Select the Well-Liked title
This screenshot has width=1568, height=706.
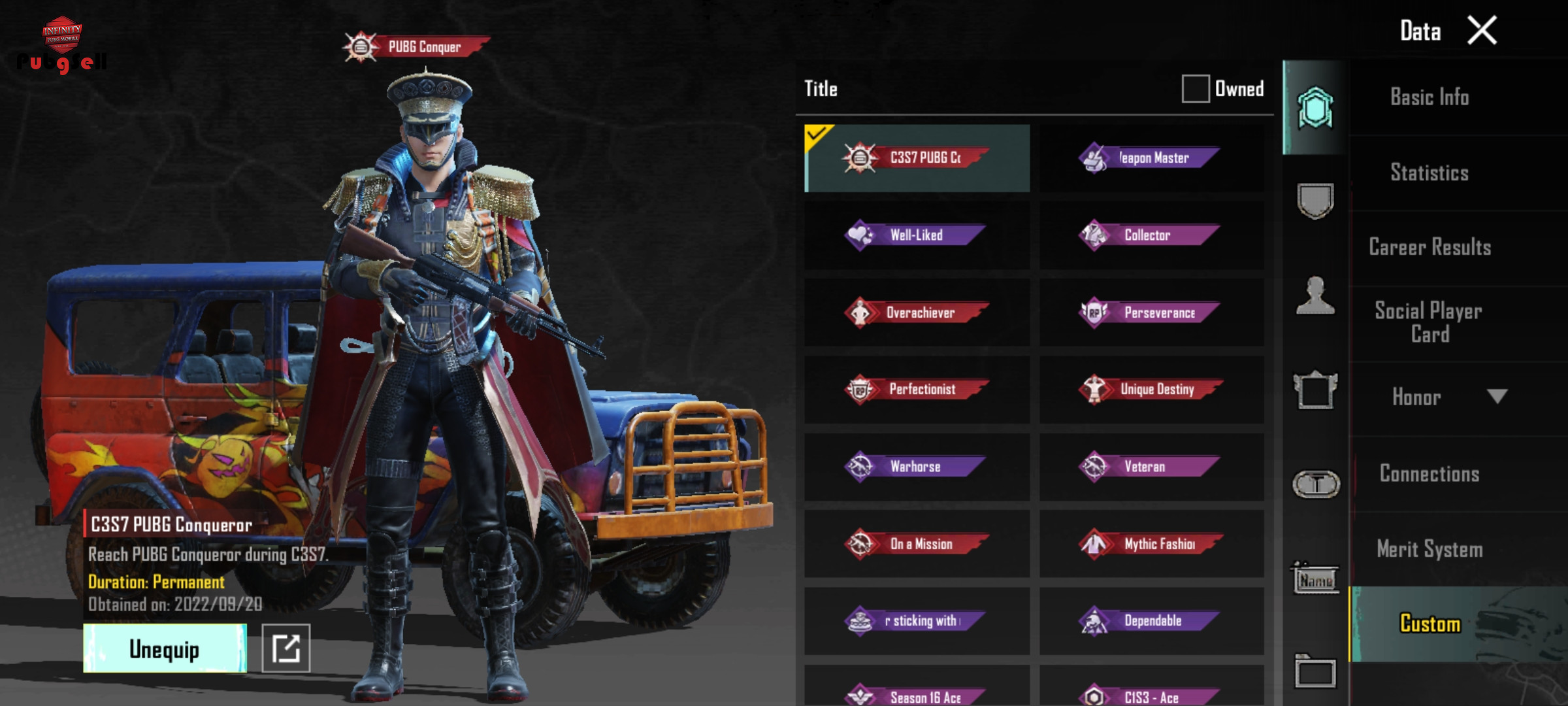[917, 235]
